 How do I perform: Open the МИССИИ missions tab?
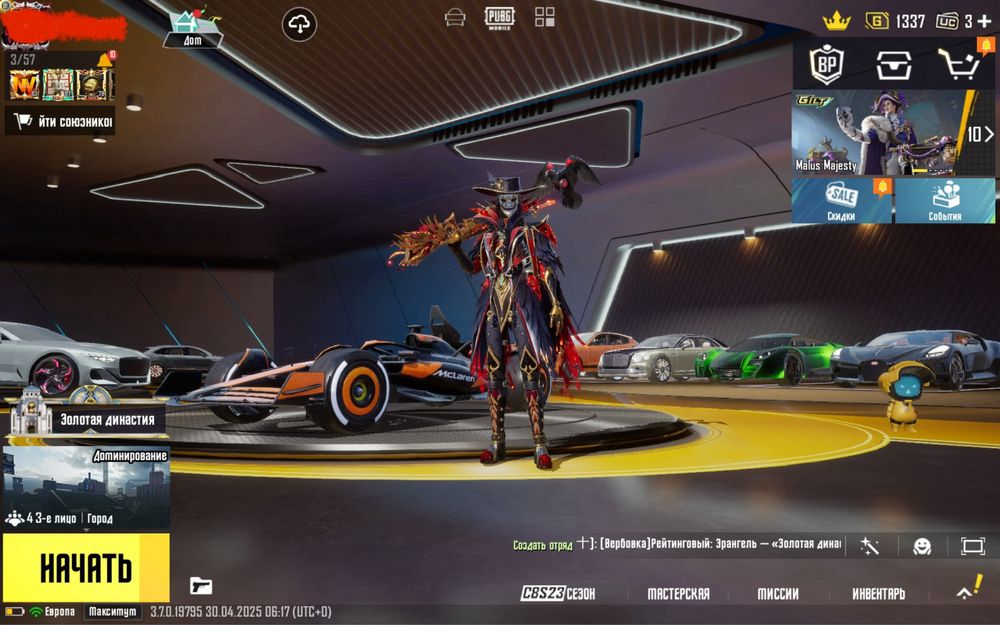(777, 593)
